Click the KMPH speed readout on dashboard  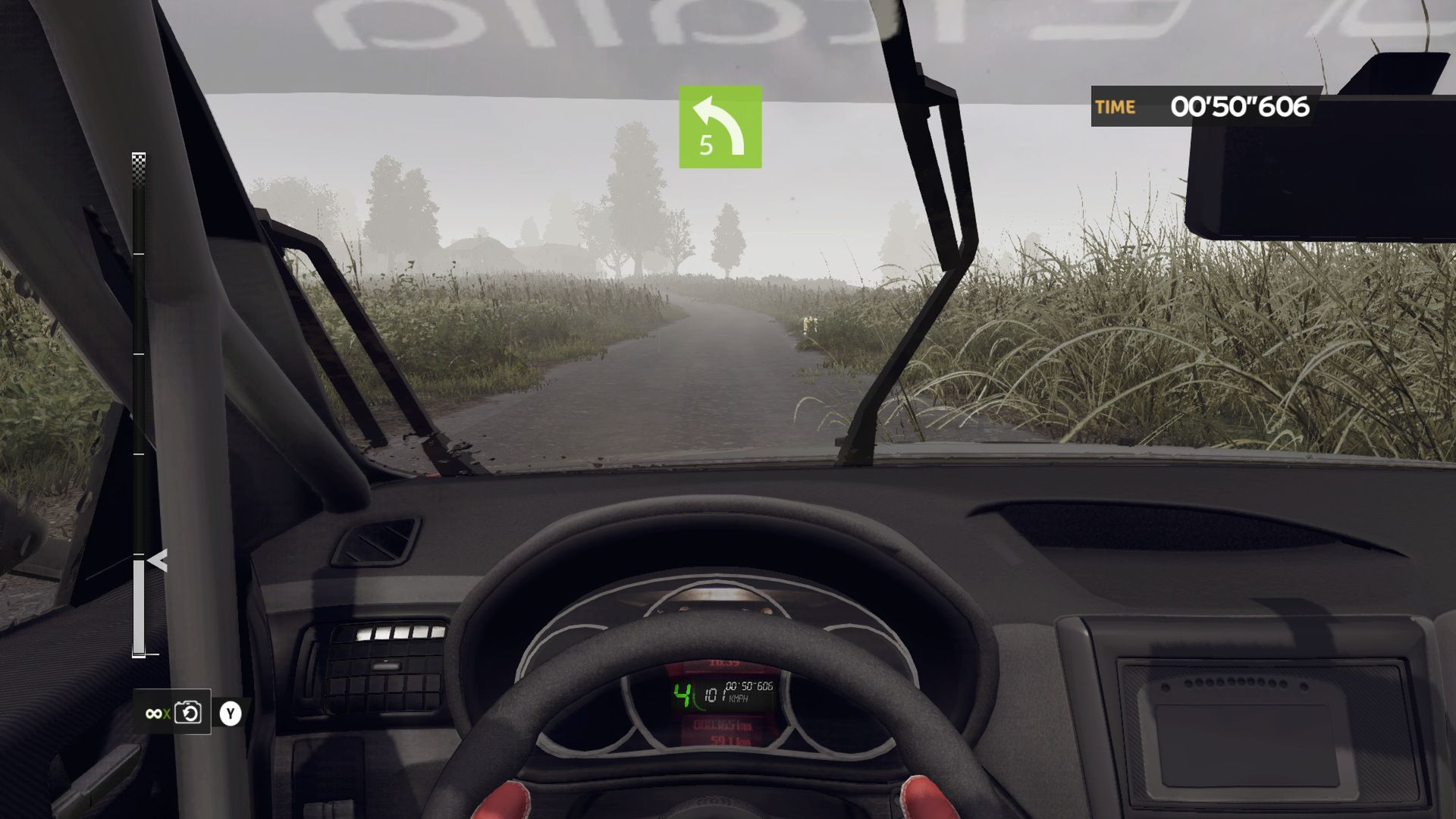739,698
